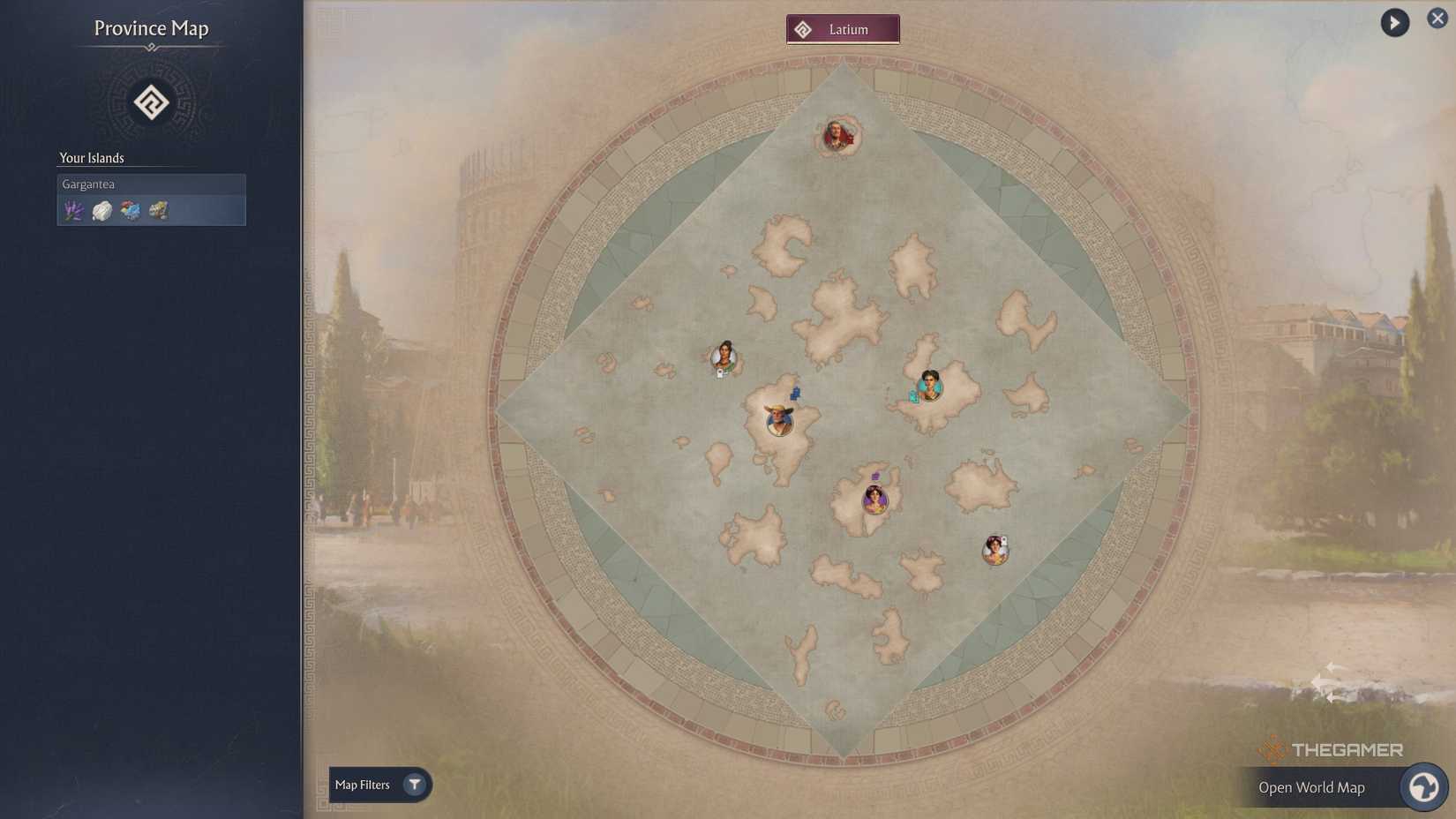
Task: Select the compass icon on Open World Map
Action: (x=1423, y=786)
